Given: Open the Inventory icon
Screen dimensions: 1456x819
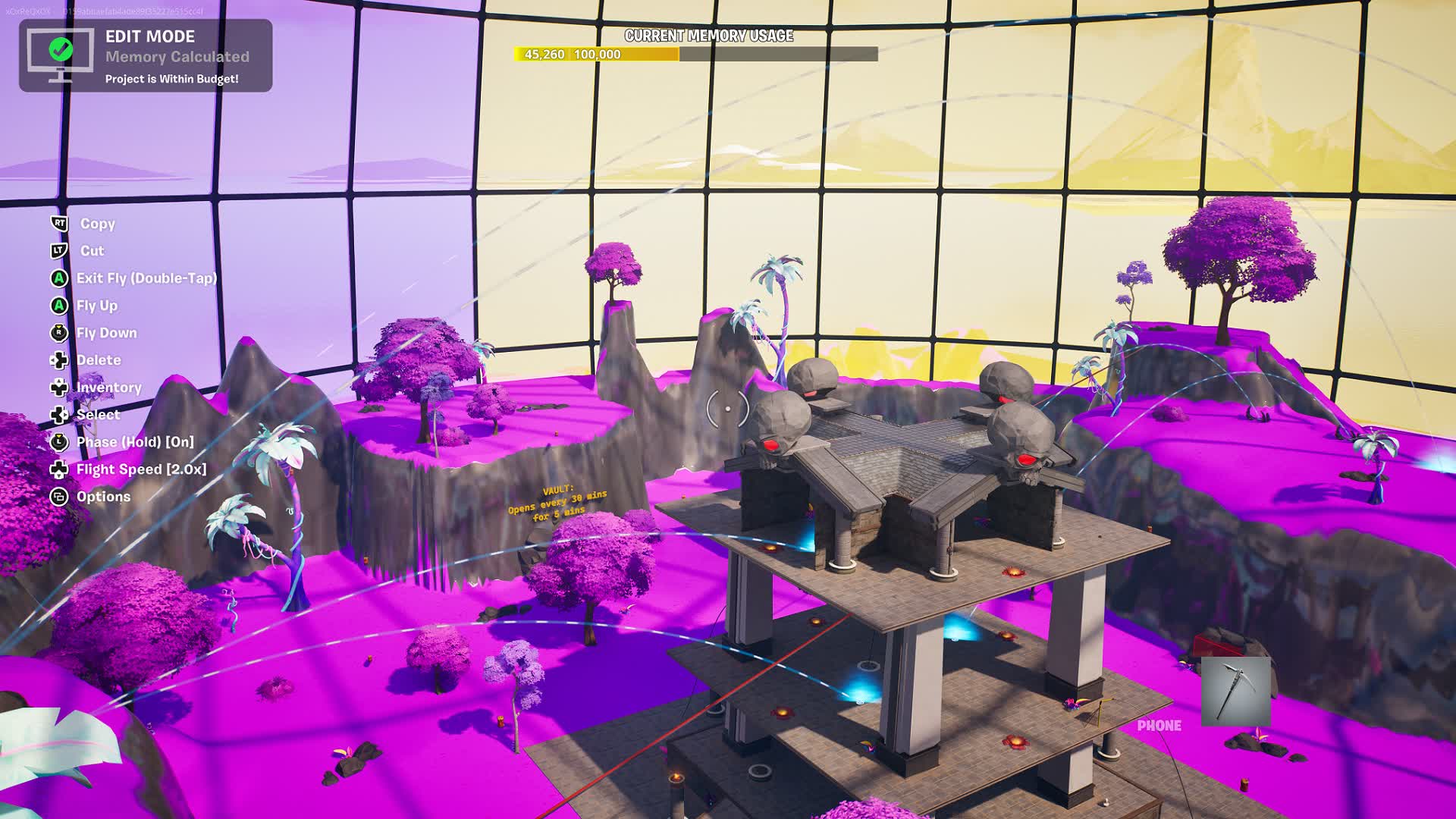Looking at the screenshot, I should [59, 388].
